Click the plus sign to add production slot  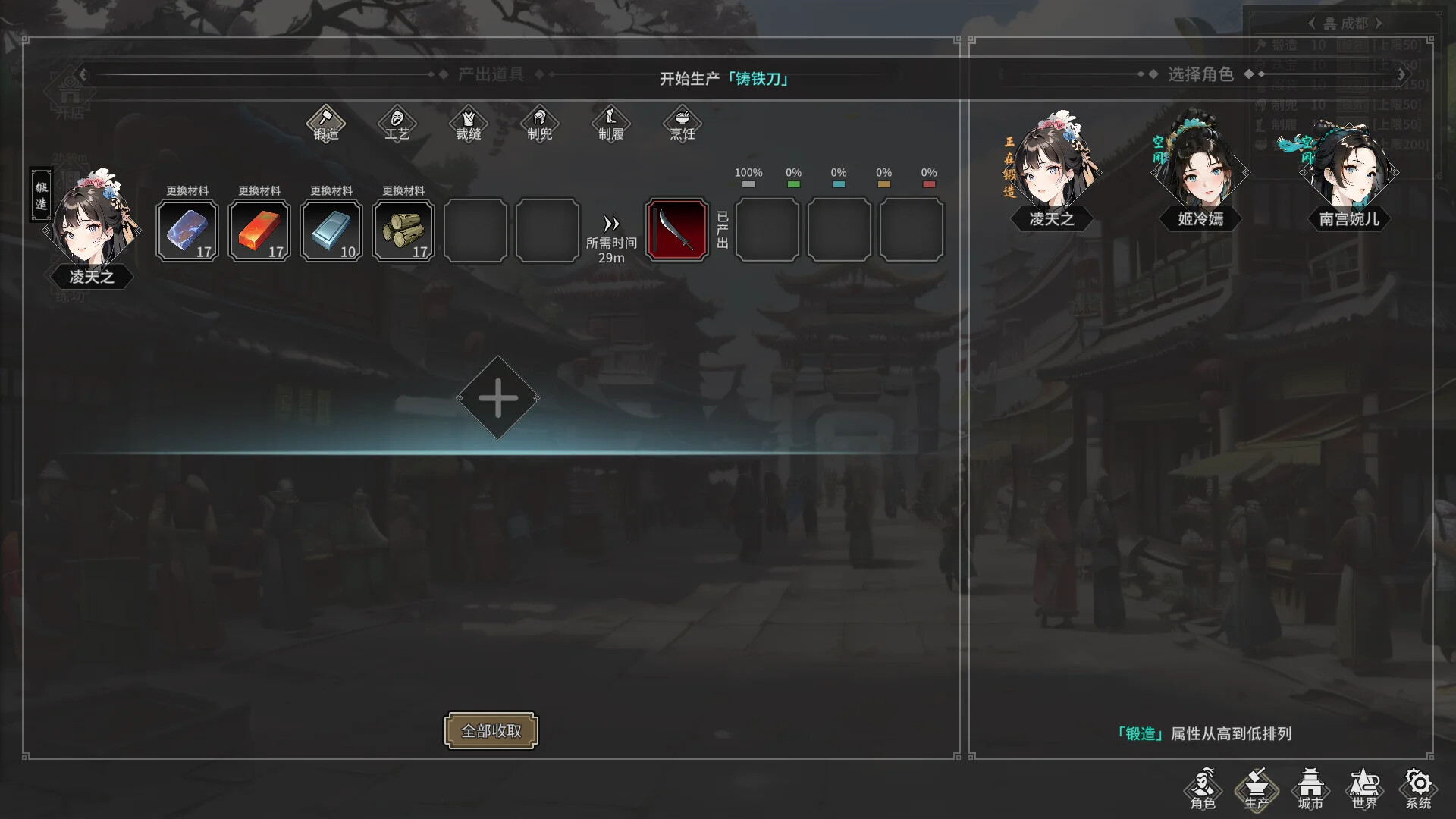coord(497,397)
